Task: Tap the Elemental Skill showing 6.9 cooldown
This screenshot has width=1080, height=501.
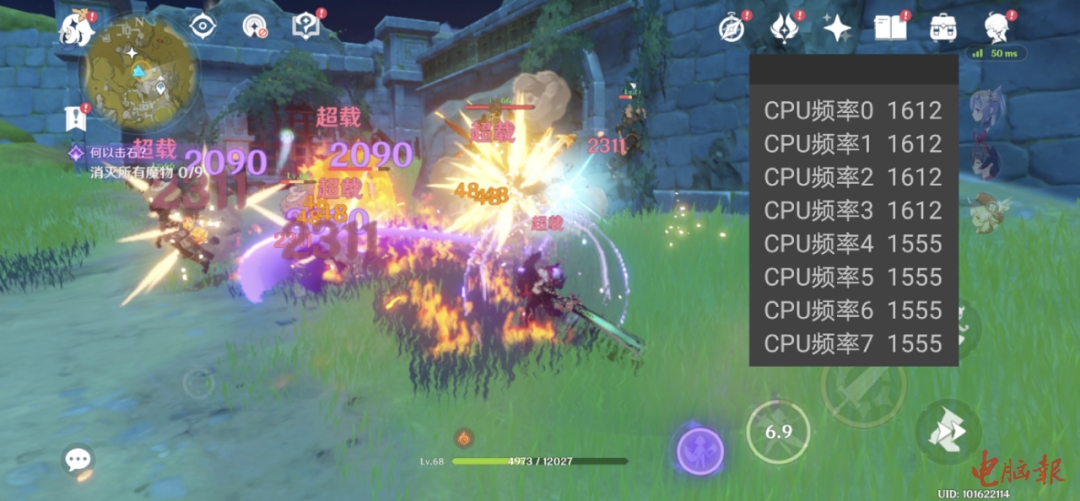Action: tap(778, 432)
